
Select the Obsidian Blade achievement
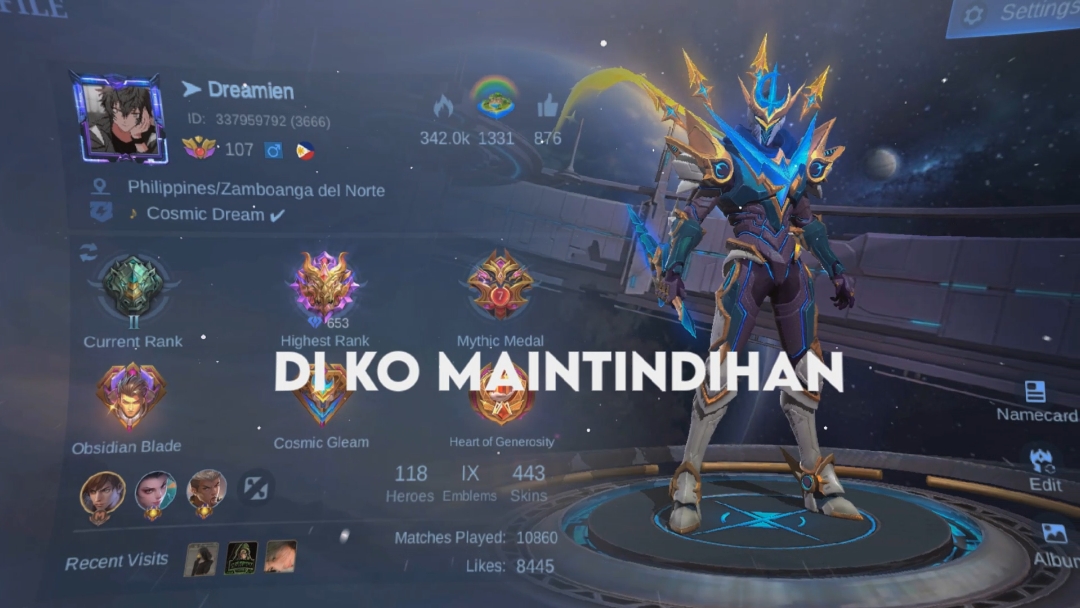tap(131, 398)
